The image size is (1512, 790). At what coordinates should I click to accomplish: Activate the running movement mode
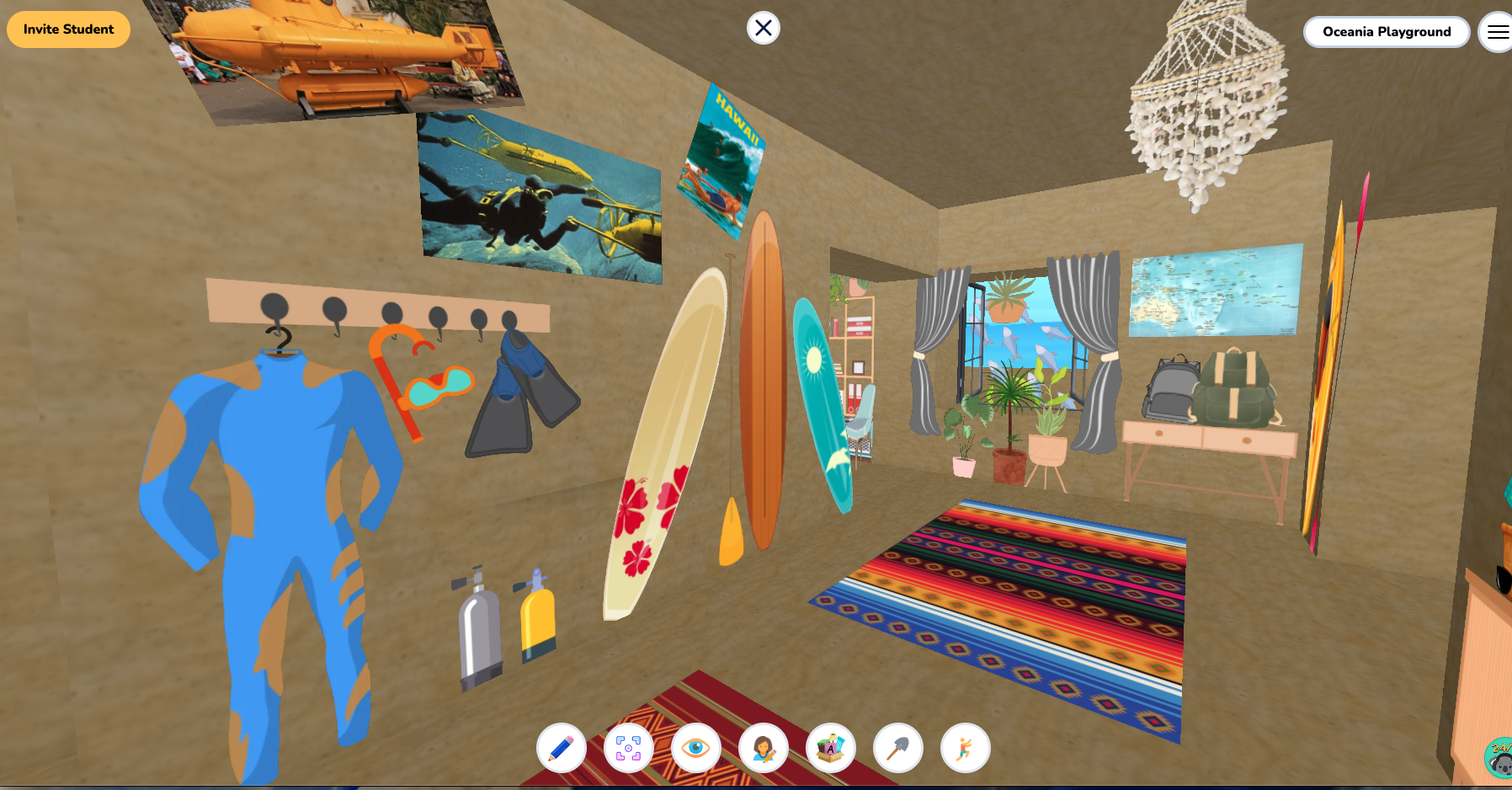click(966, 748)
